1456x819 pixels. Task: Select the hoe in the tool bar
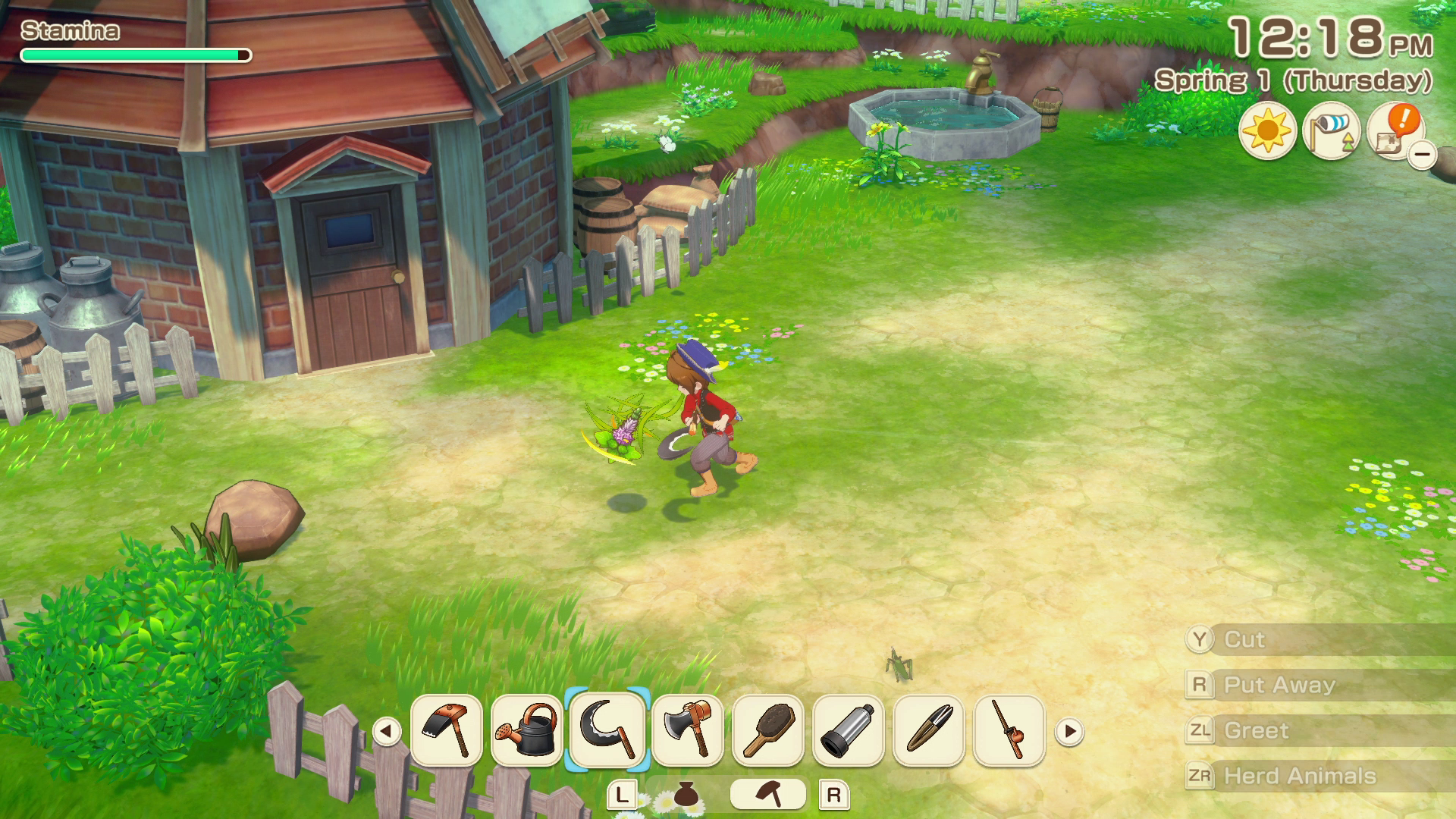point(447,730)
